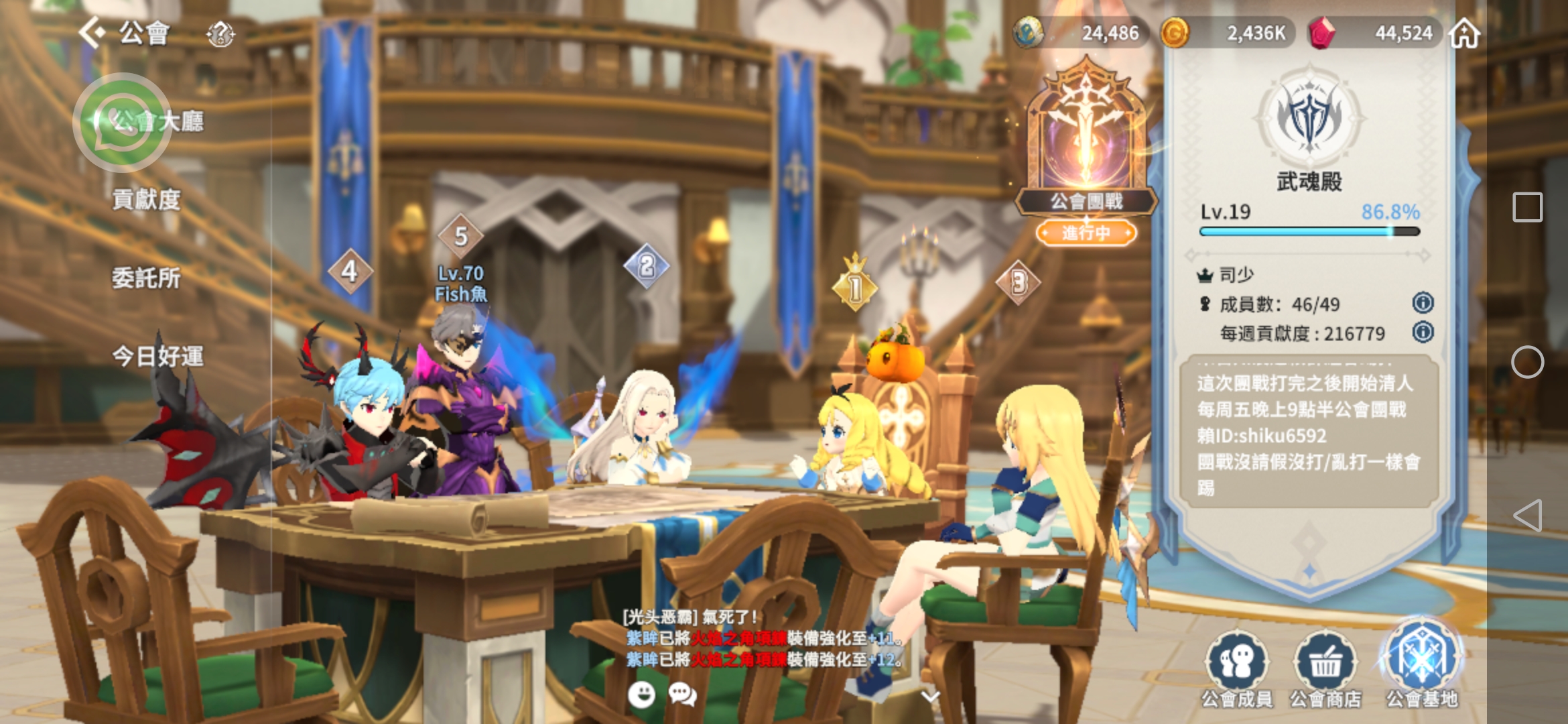Tap the Android back navigation button
Image resolution: width=1568 pixels, height=724 pixels.
tap(1528, 516)
